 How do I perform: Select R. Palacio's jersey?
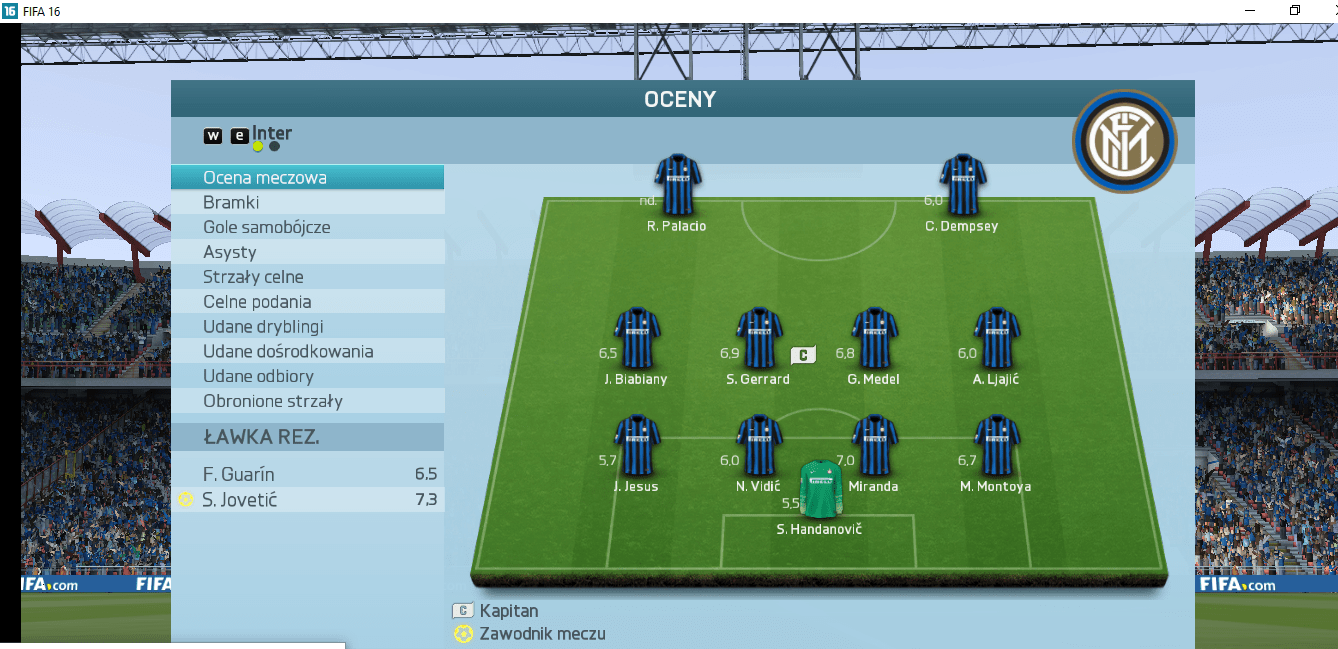pos(678,184)
